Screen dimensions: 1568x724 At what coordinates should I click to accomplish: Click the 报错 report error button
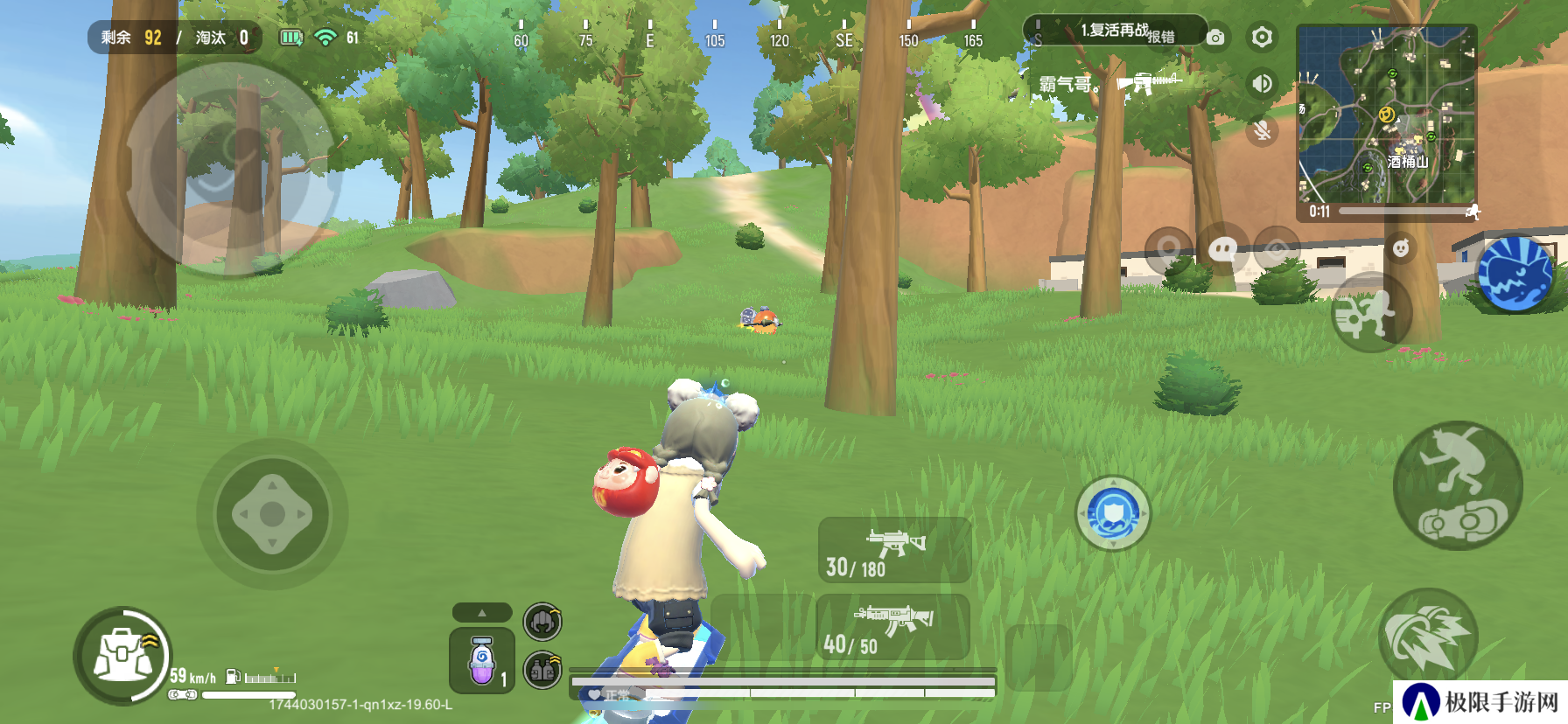point(1161,38)
